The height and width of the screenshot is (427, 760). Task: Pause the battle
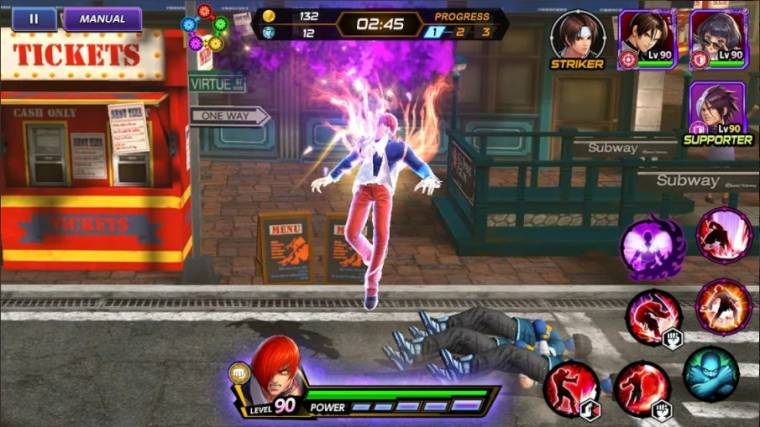[34, 19]
